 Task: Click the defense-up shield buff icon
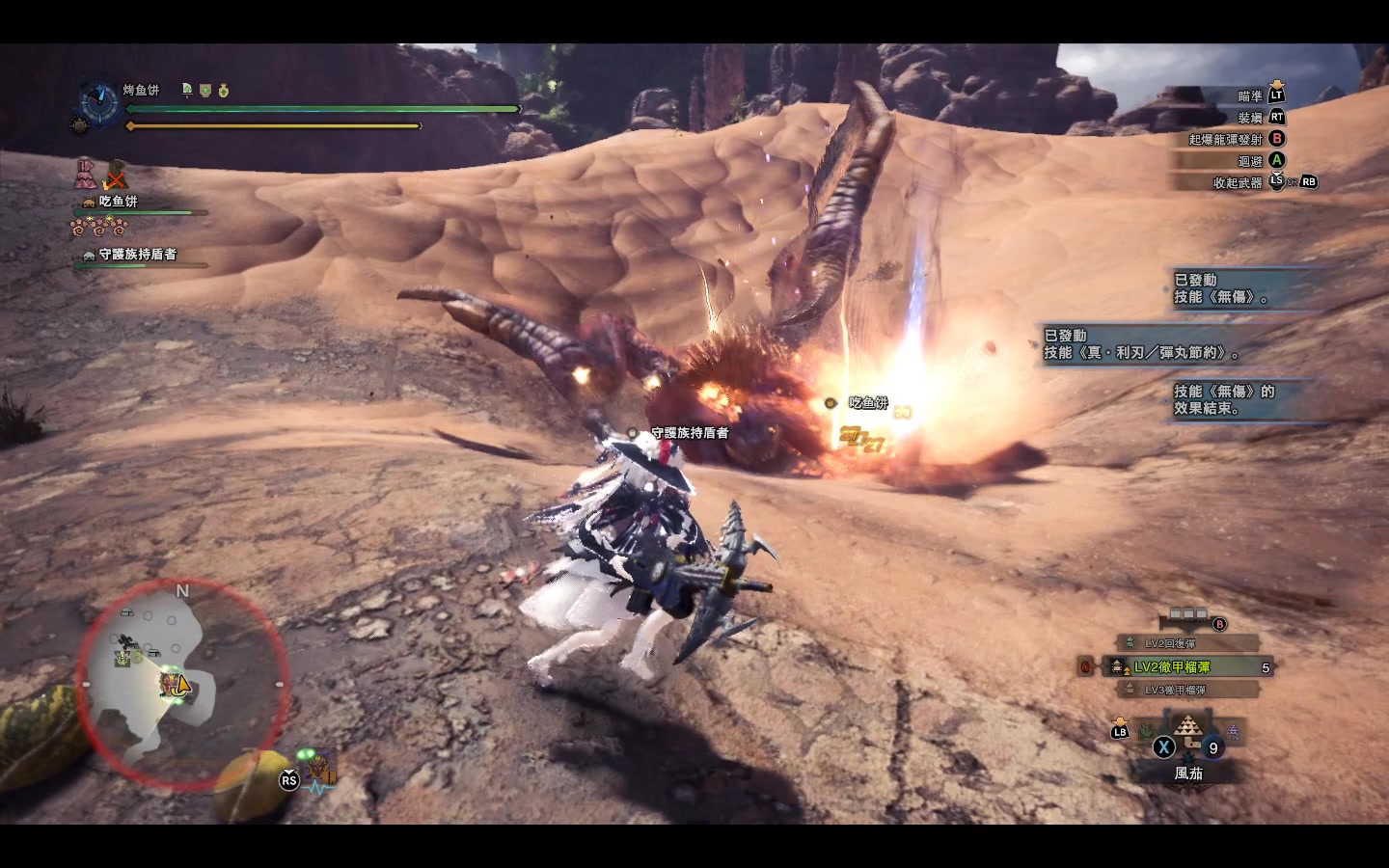(205, 90)
